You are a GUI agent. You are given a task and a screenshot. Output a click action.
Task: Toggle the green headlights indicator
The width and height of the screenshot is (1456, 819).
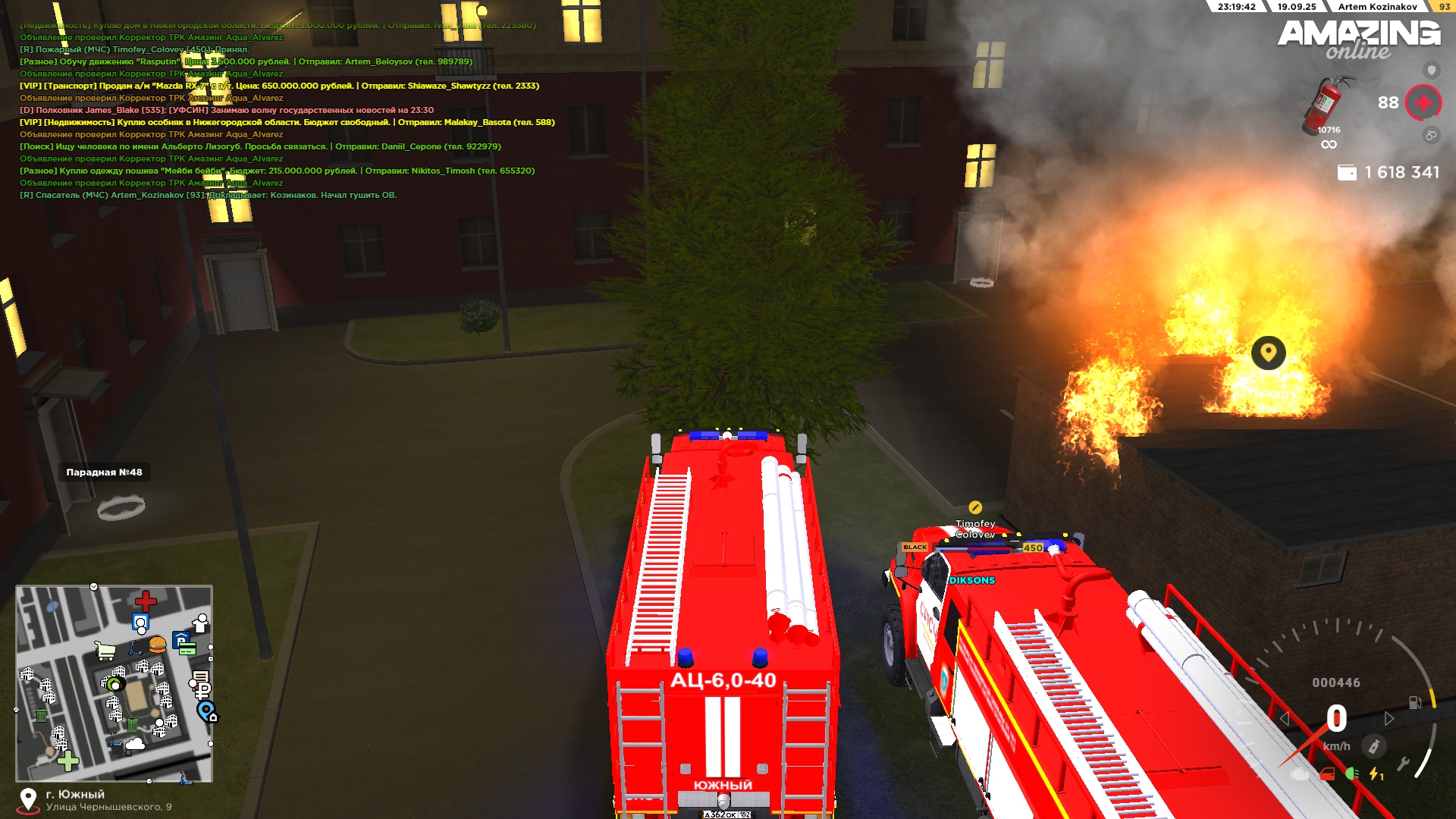click(1351, 773)
